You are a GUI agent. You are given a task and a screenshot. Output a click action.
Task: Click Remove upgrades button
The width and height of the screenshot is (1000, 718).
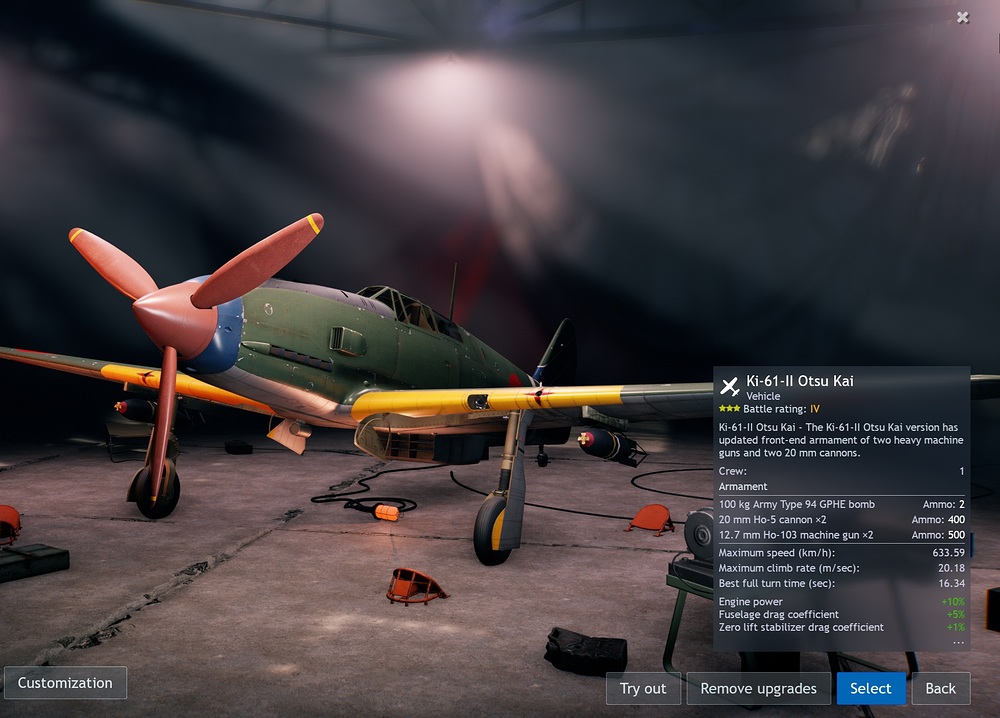[x=758, y=688]
